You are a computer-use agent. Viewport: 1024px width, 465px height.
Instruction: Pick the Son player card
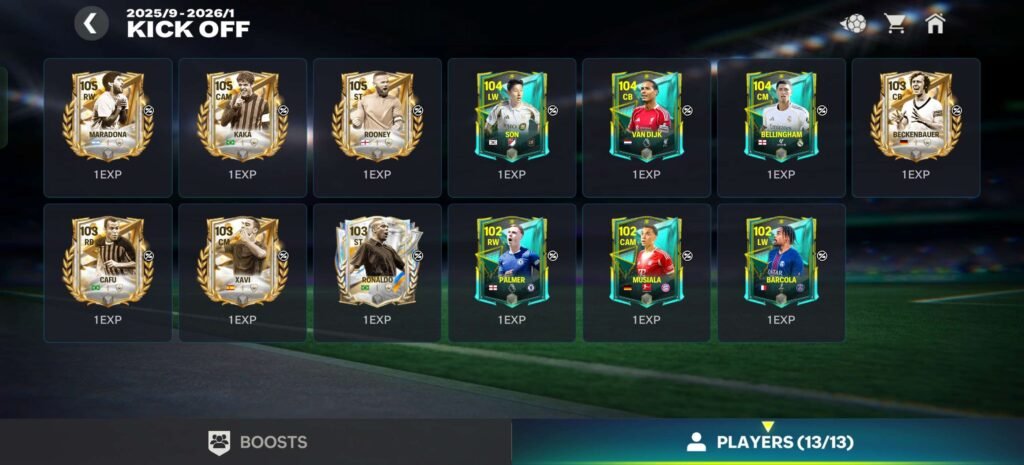click(x=512, y=117)
